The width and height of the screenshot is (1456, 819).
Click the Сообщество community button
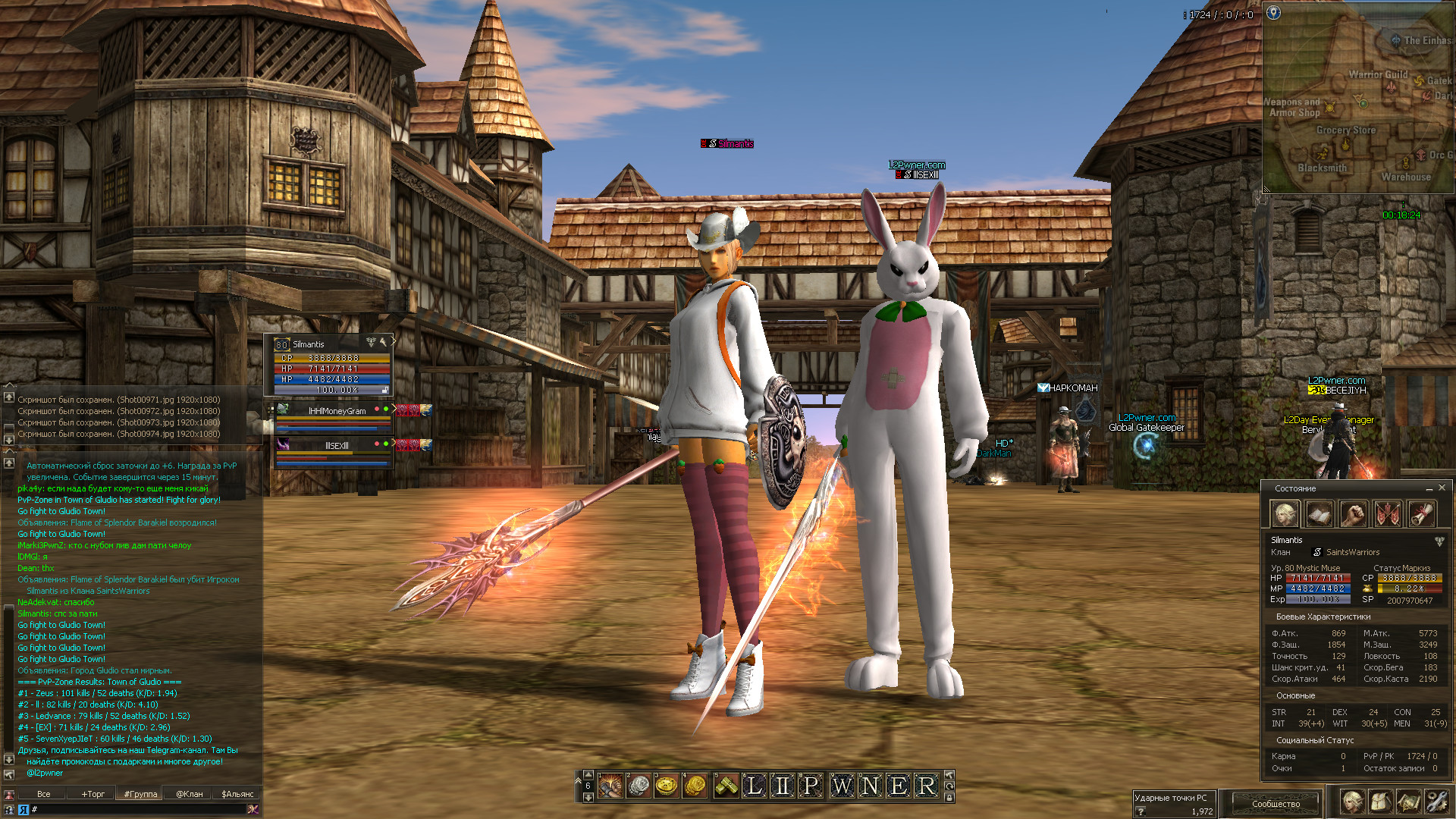click(1276, 803)
